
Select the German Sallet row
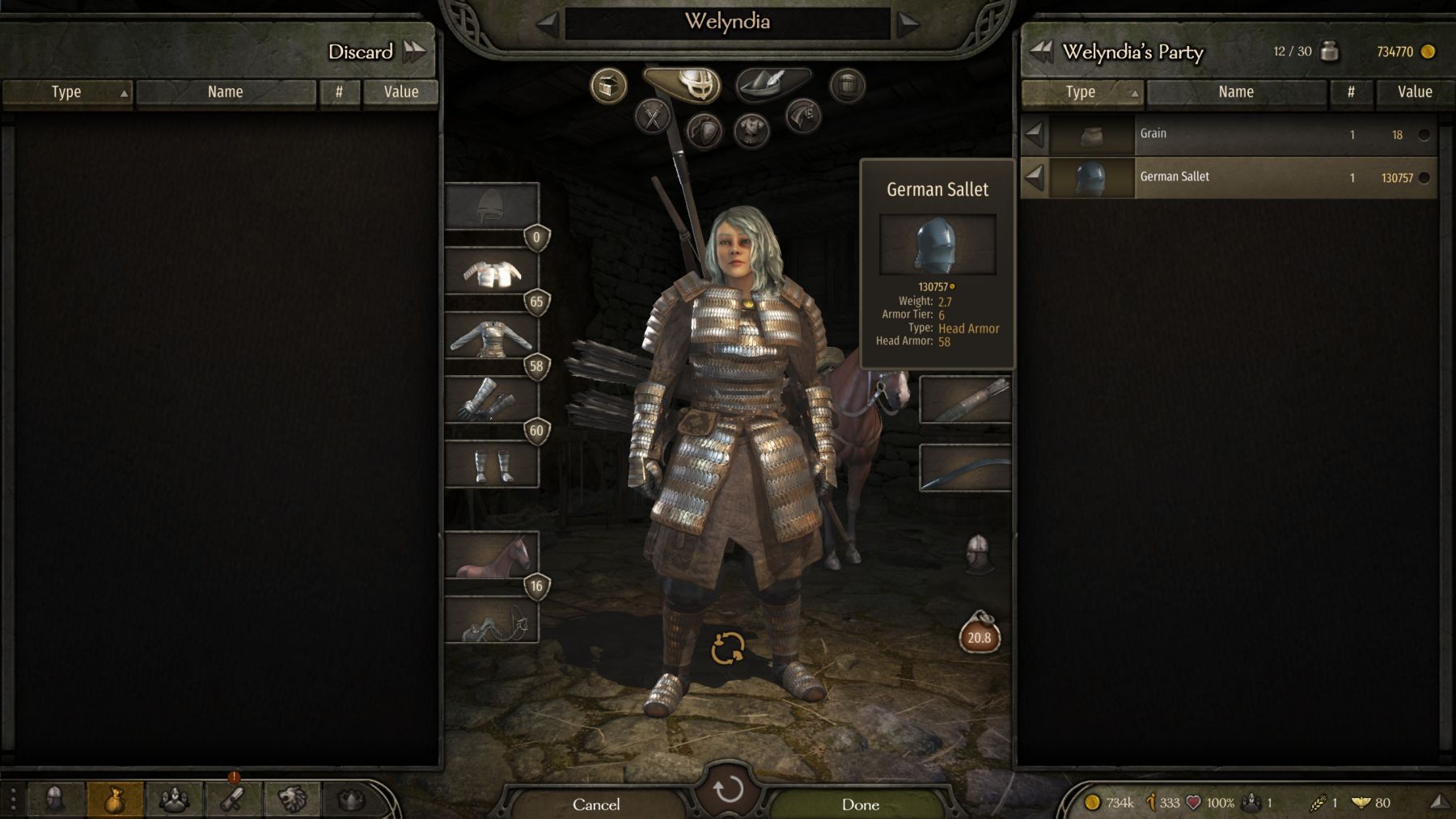click(x=1230, y=177)
